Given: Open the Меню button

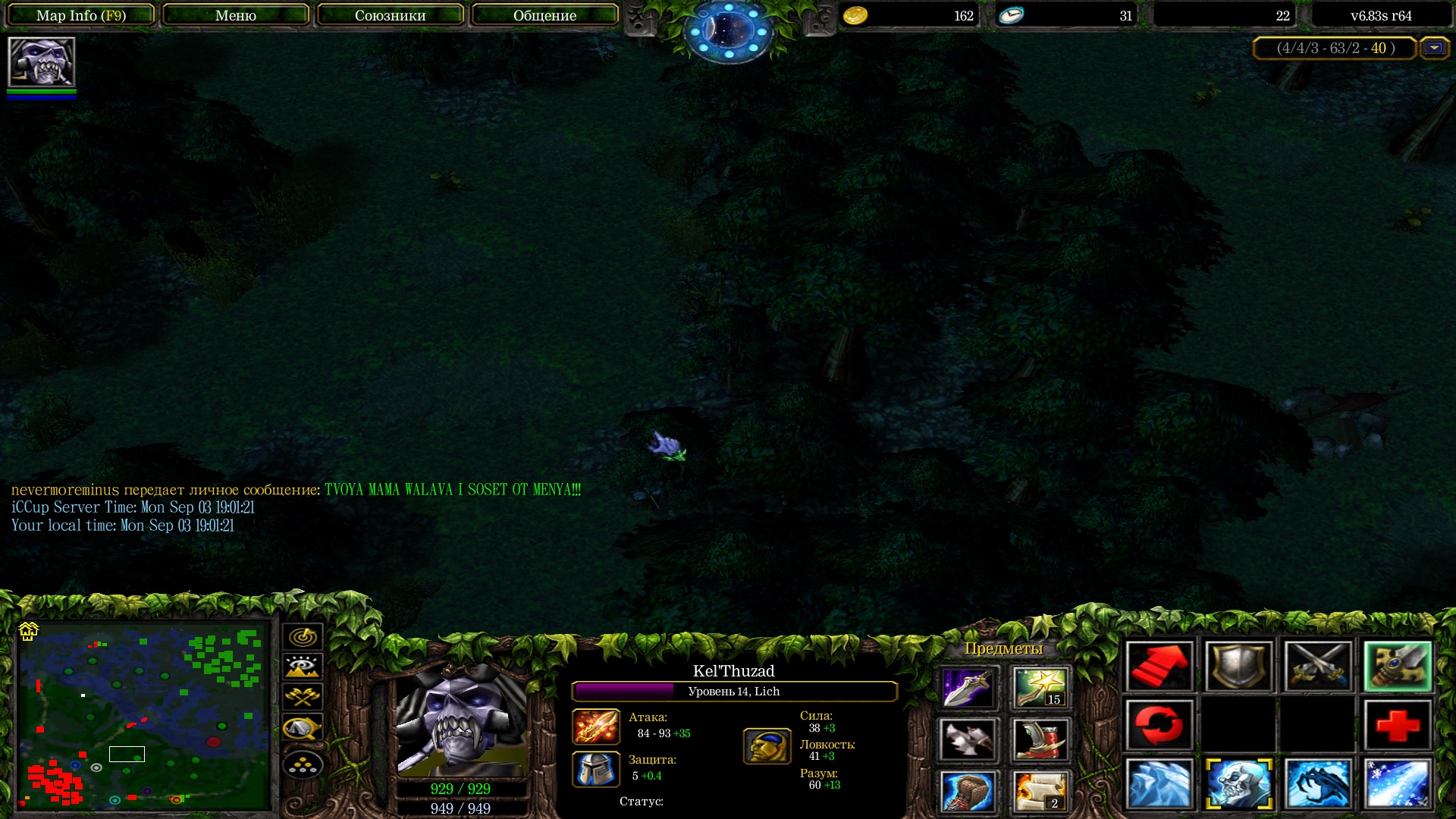Looking at the screenshot, I should coord(236,15).
